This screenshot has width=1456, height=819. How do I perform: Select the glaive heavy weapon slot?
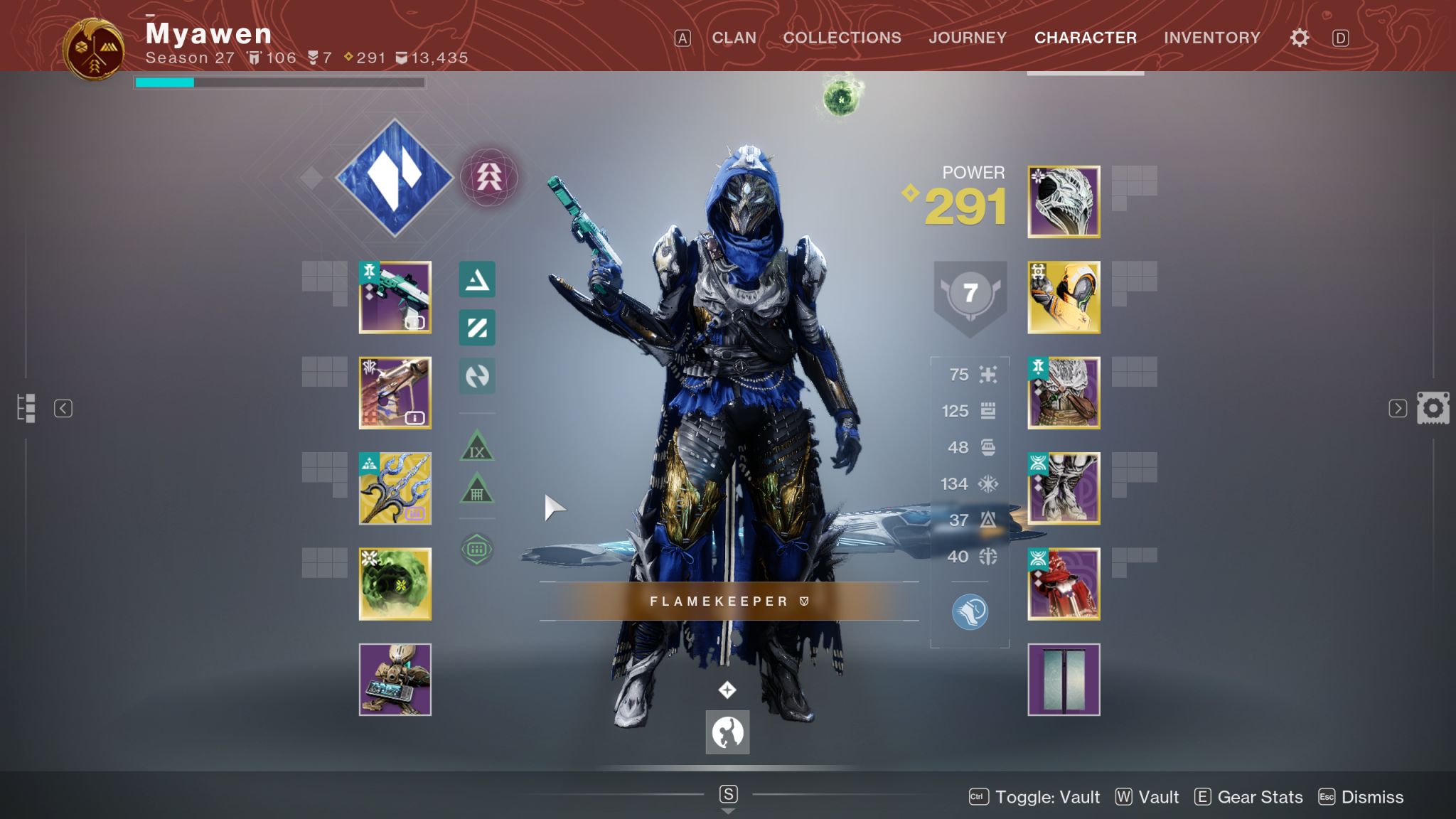[x=395, y=488]
